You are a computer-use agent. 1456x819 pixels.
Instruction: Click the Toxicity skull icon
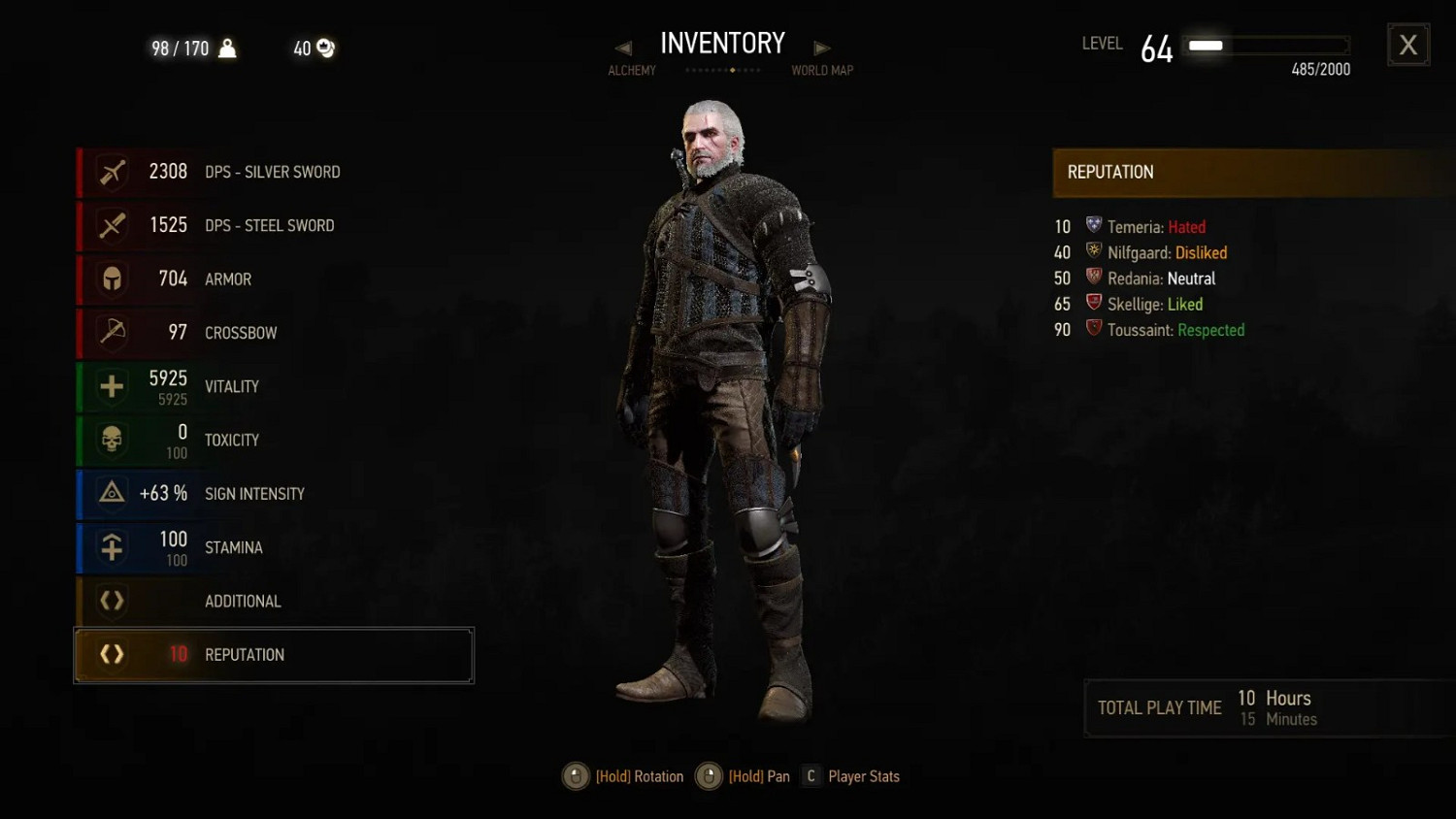[111, 440]
